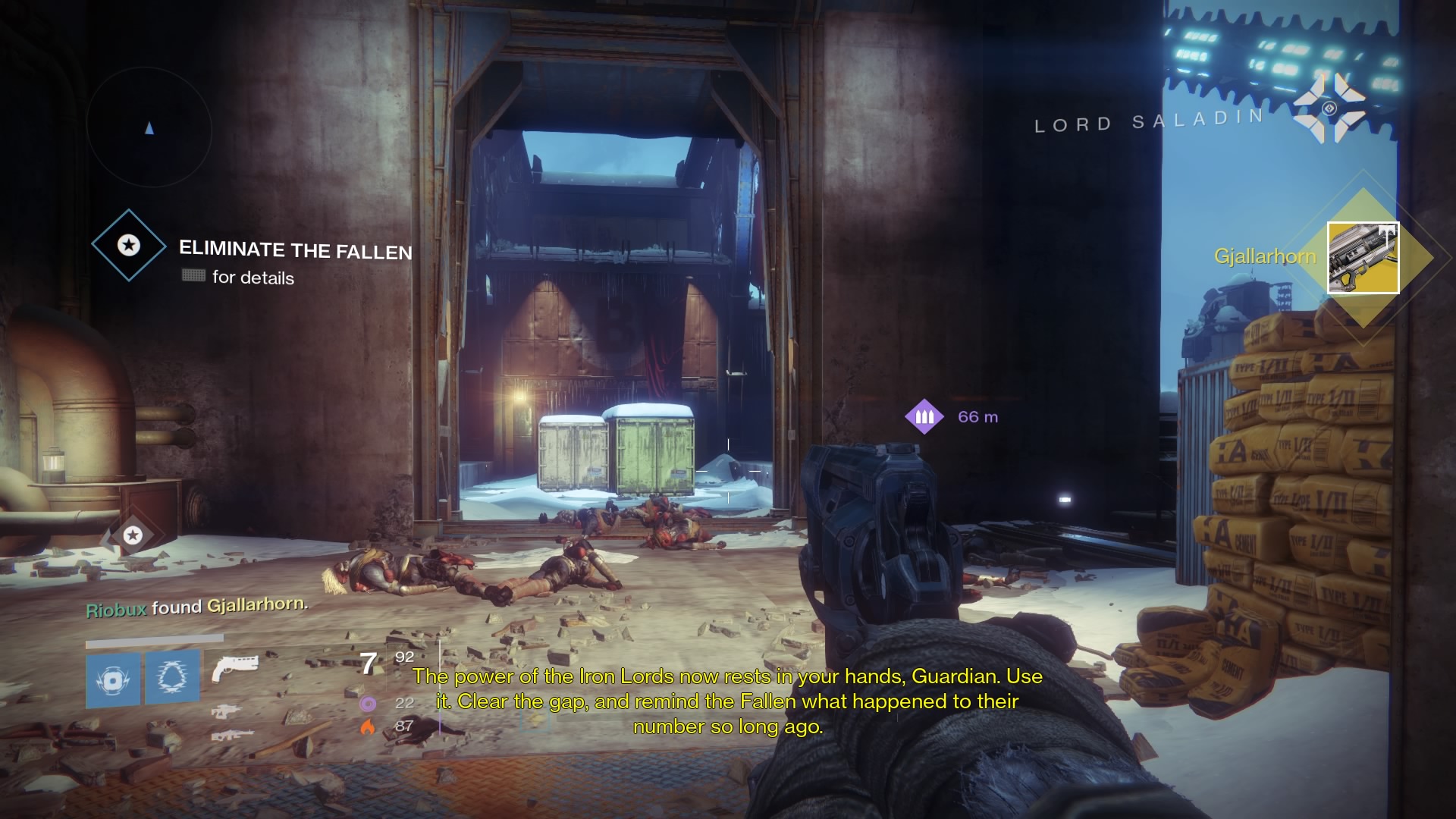Select the equipped hand cannon weapon icon
The height and width of the screenshot is (819, 1456).
[x=234, y=668]
